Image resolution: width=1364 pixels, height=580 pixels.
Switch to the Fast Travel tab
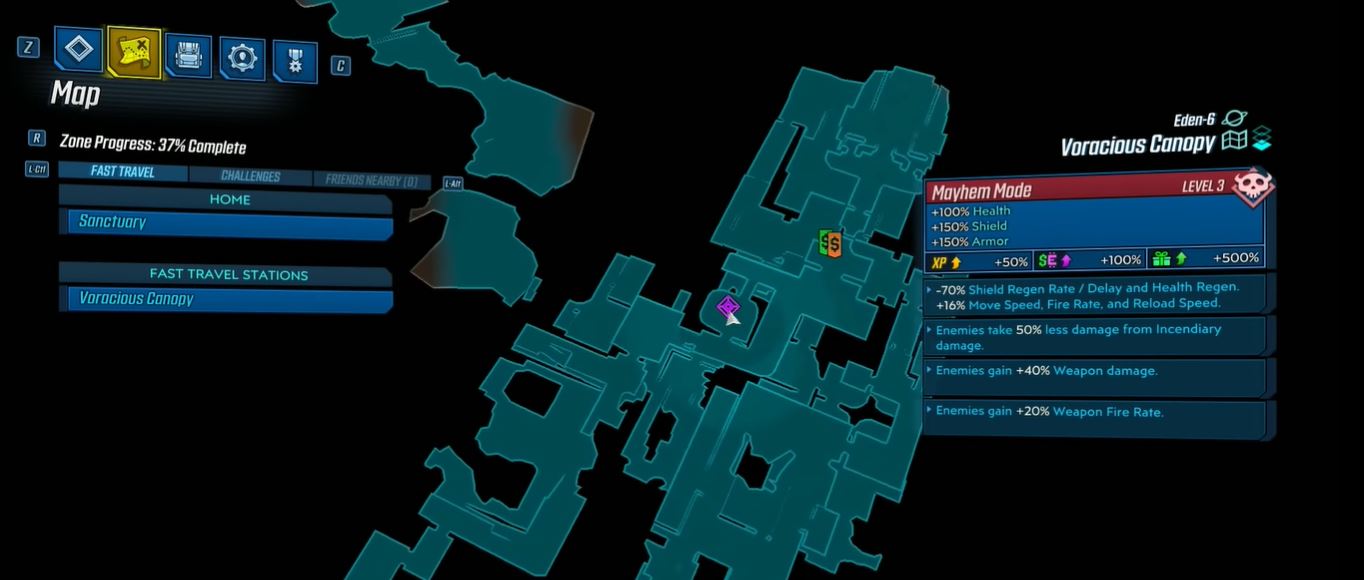[x=122, y=171]
